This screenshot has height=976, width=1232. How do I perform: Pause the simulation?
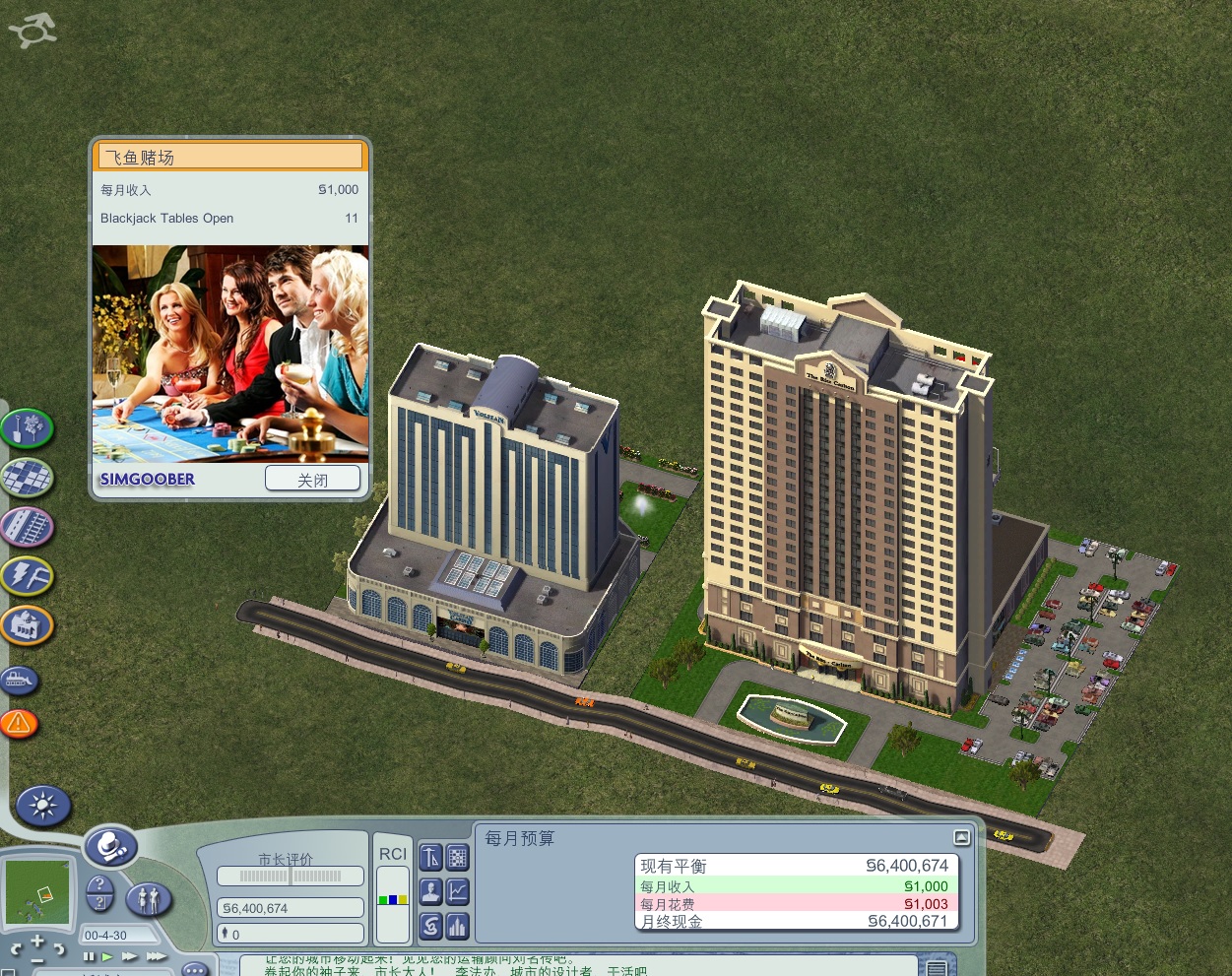coord(90,956)
